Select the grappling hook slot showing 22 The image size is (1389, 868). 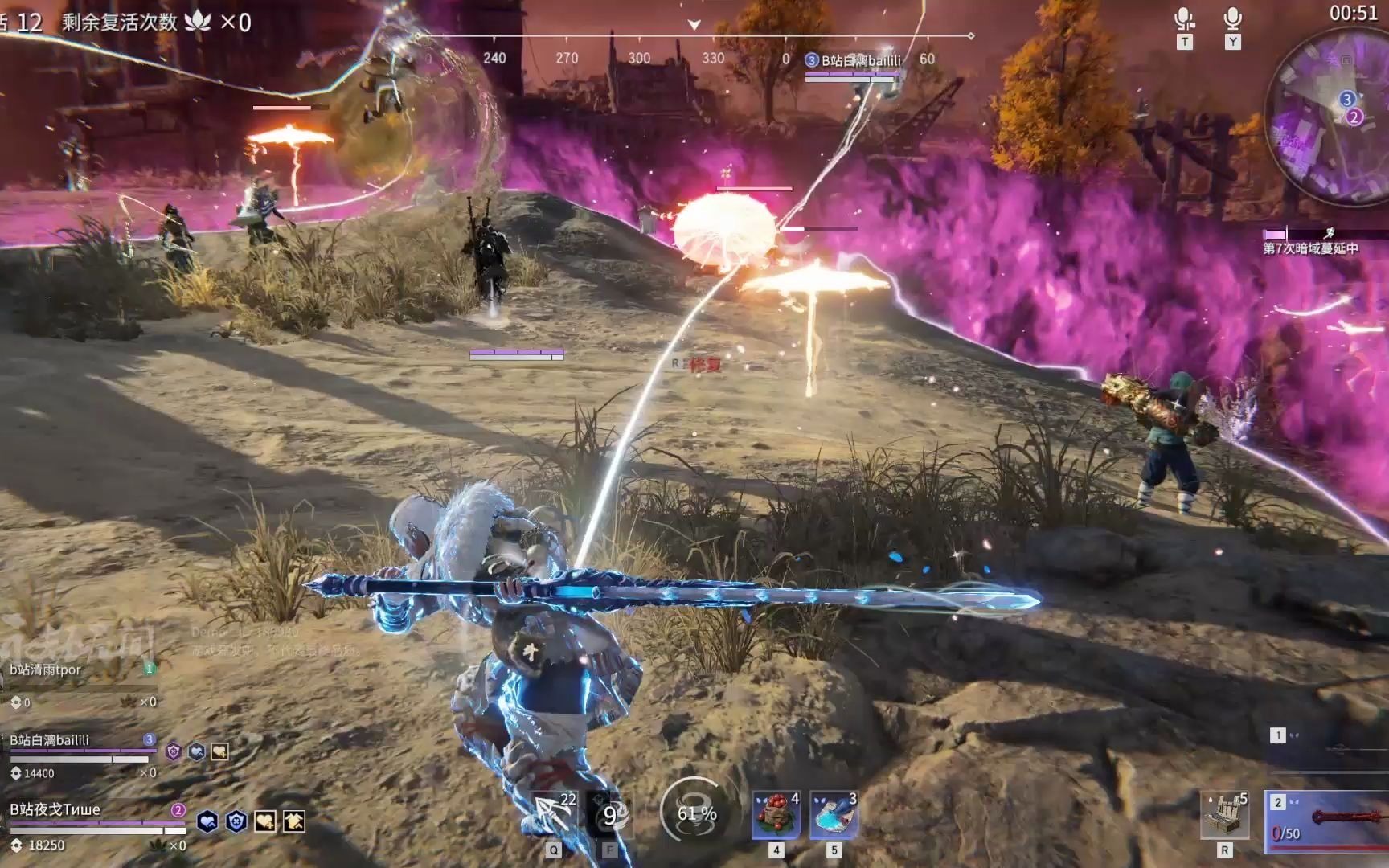coord(554,815)
